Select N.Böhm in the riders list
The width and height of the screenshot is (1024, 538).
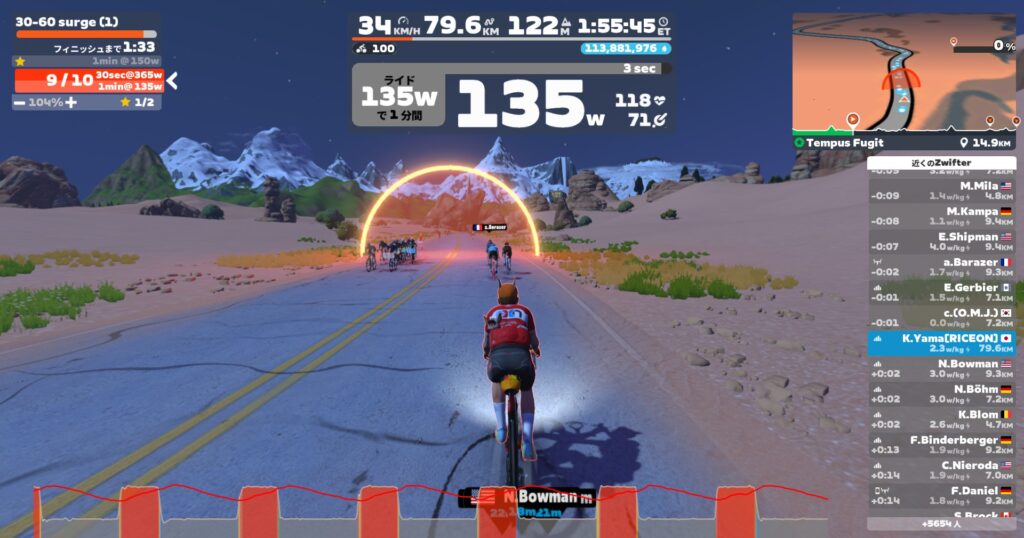coord(941,394)
